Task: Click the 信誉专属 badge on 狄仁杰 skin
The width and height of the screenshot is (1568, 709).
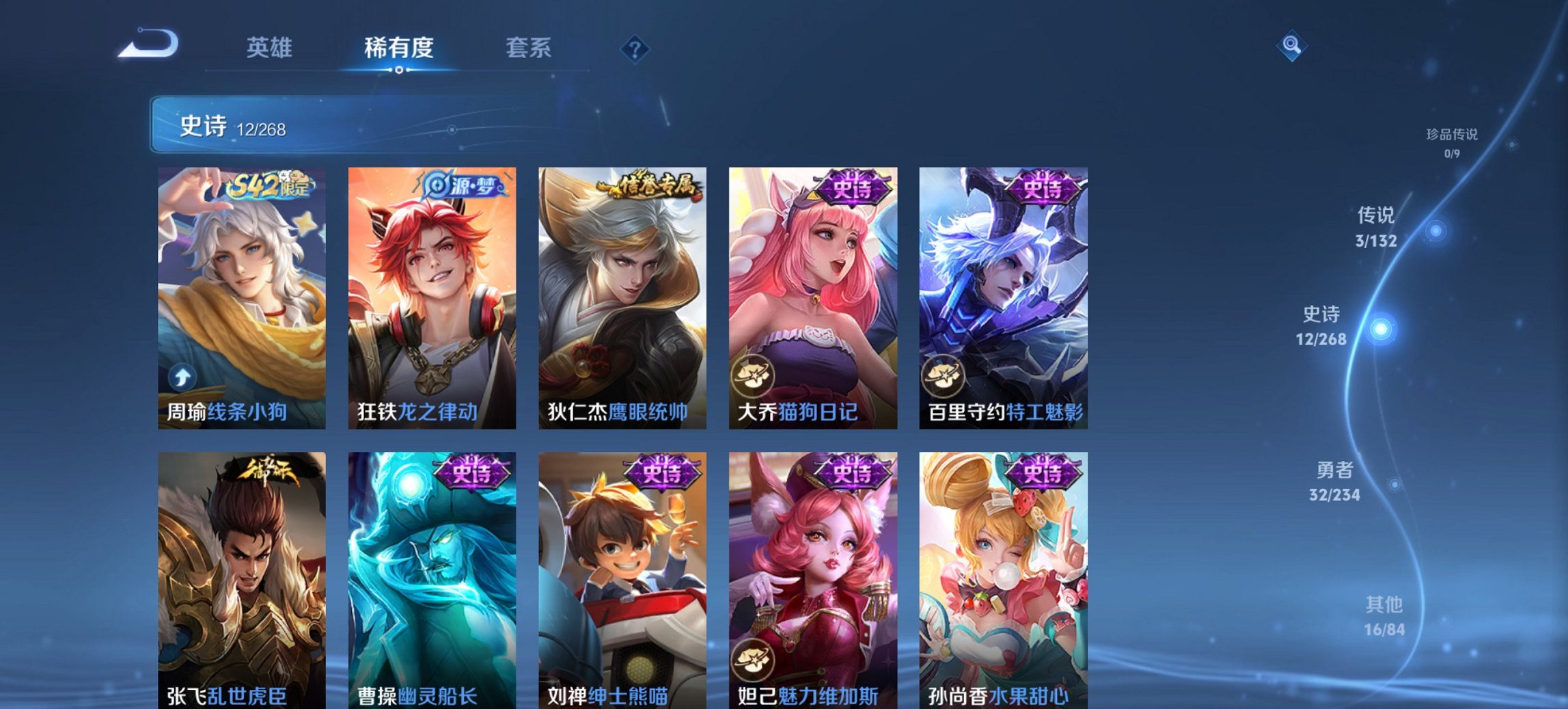Action: [648, 185]
